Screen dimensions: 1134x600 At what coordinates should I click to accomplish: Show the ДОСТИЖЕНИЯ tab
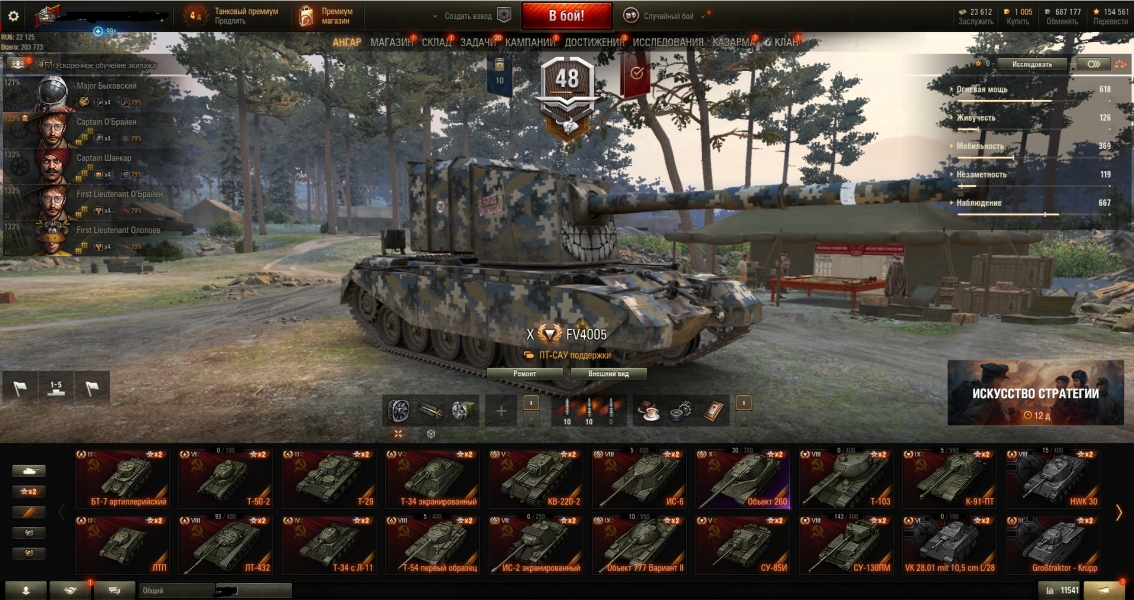click(x=592, y=42)
